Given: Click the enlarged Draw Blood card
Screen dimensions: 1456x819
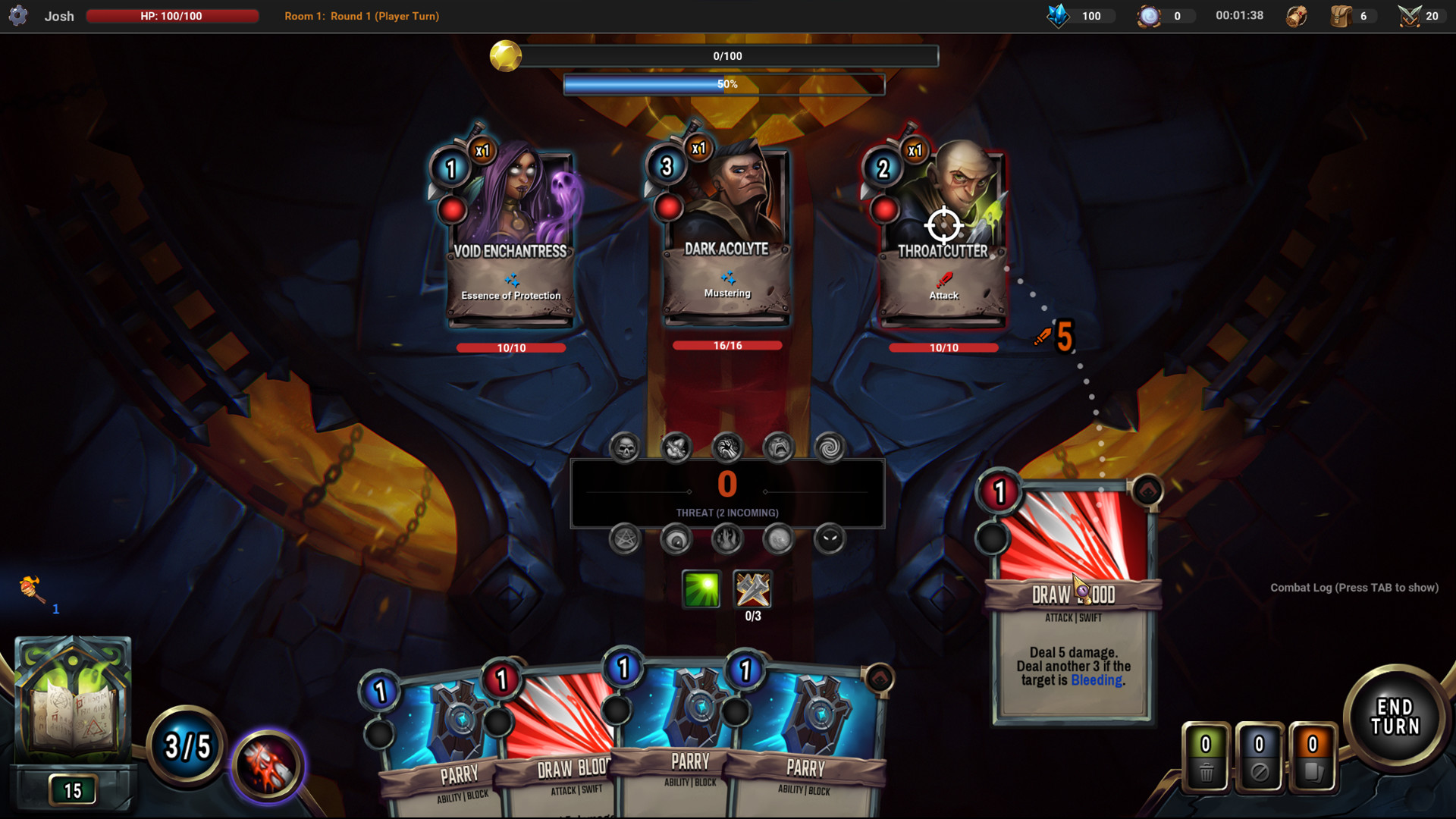Looking at the screenshot, I should 1072,599.
